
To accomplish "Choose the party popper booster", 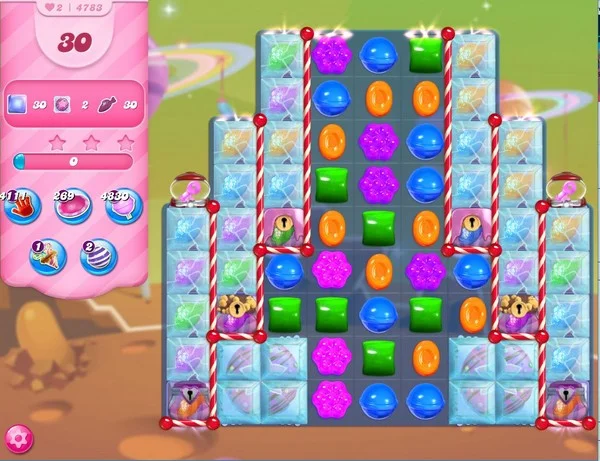I will [x=47, y=257].
